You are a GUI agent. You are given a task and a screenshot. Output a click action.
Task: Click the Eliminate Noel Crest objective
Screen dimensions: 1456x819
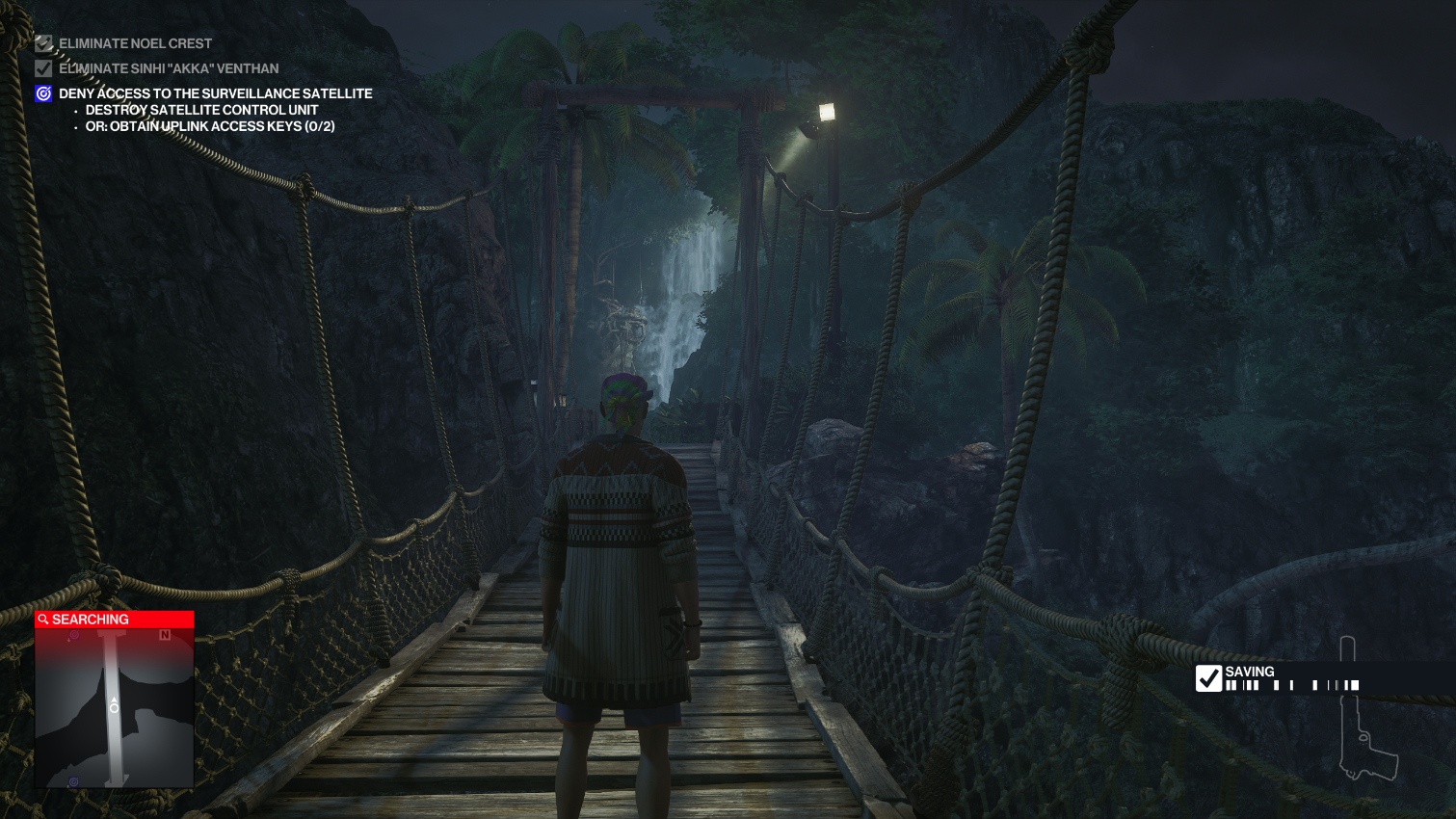[x=135, y=43]
